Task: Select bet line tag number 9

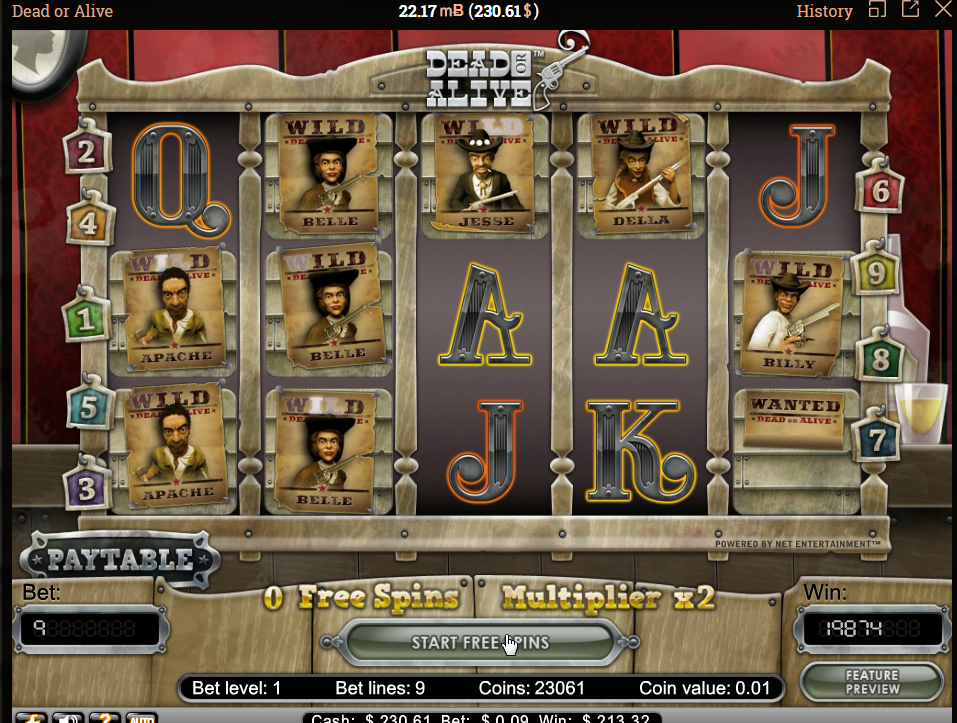Action: coord(876,271)
